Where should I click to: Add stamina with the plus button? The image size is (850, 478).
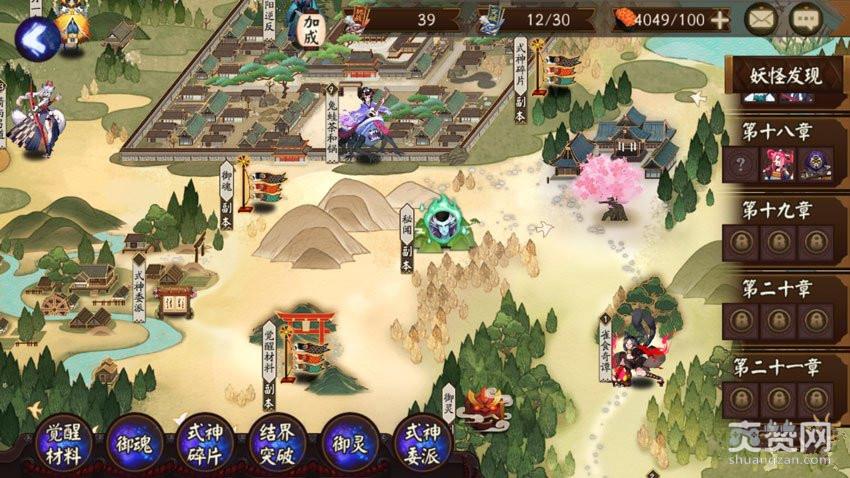point(720,20)
